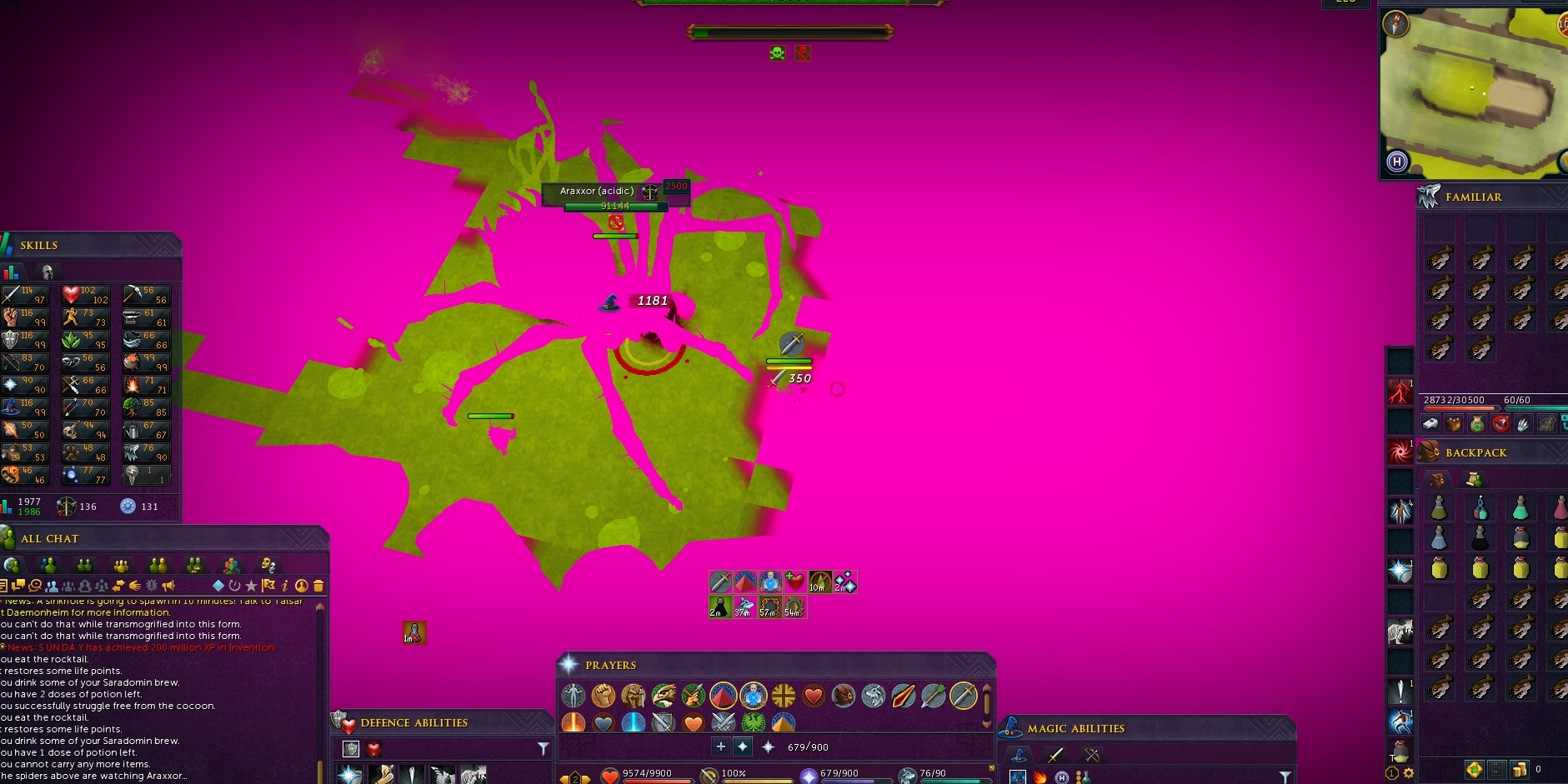
Task: Click the info button in the chat toolbar
Action: click(284, 586)
